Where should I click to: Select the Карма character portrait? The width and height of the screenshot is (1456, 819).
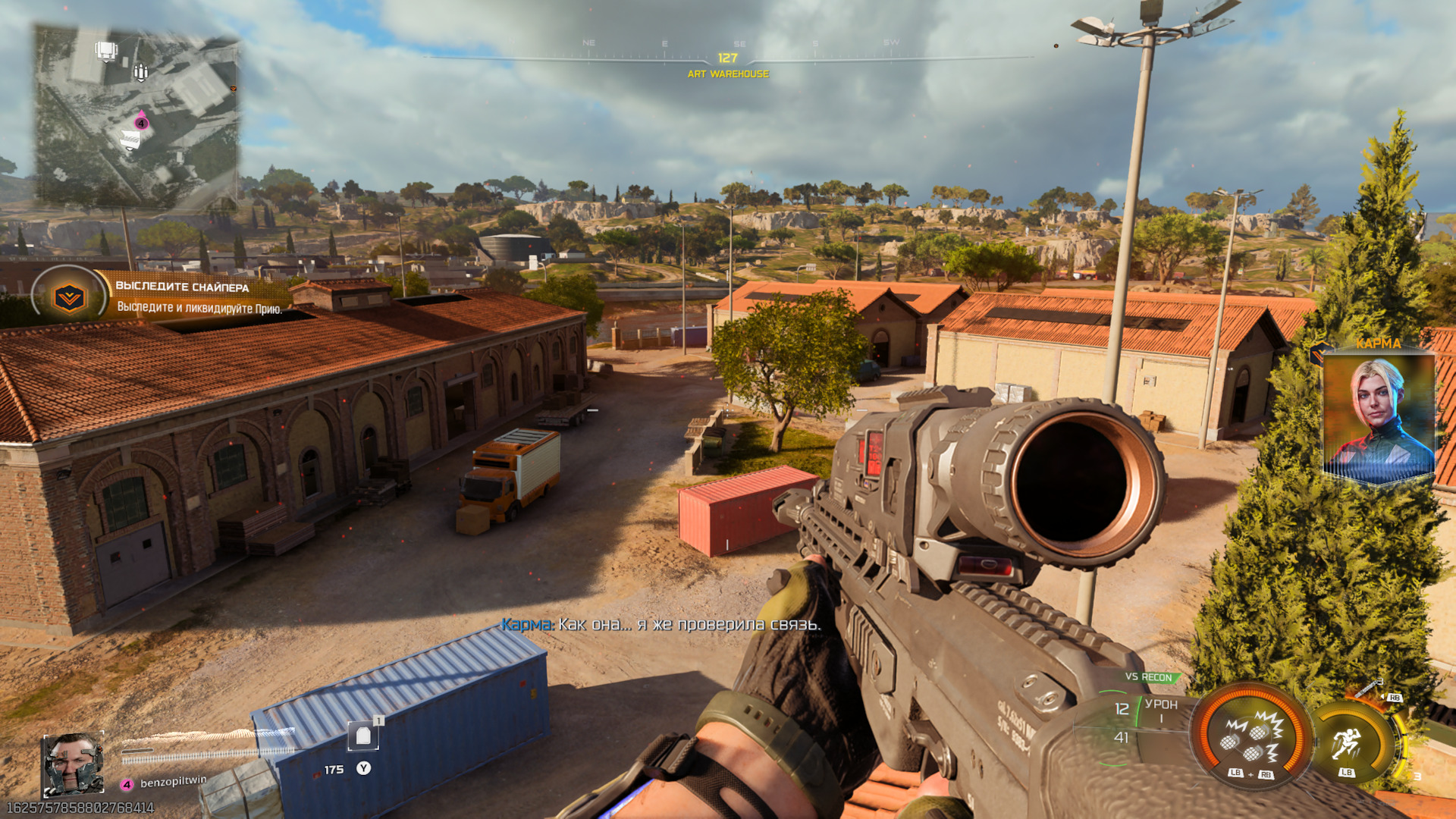tap(1378, 416)
